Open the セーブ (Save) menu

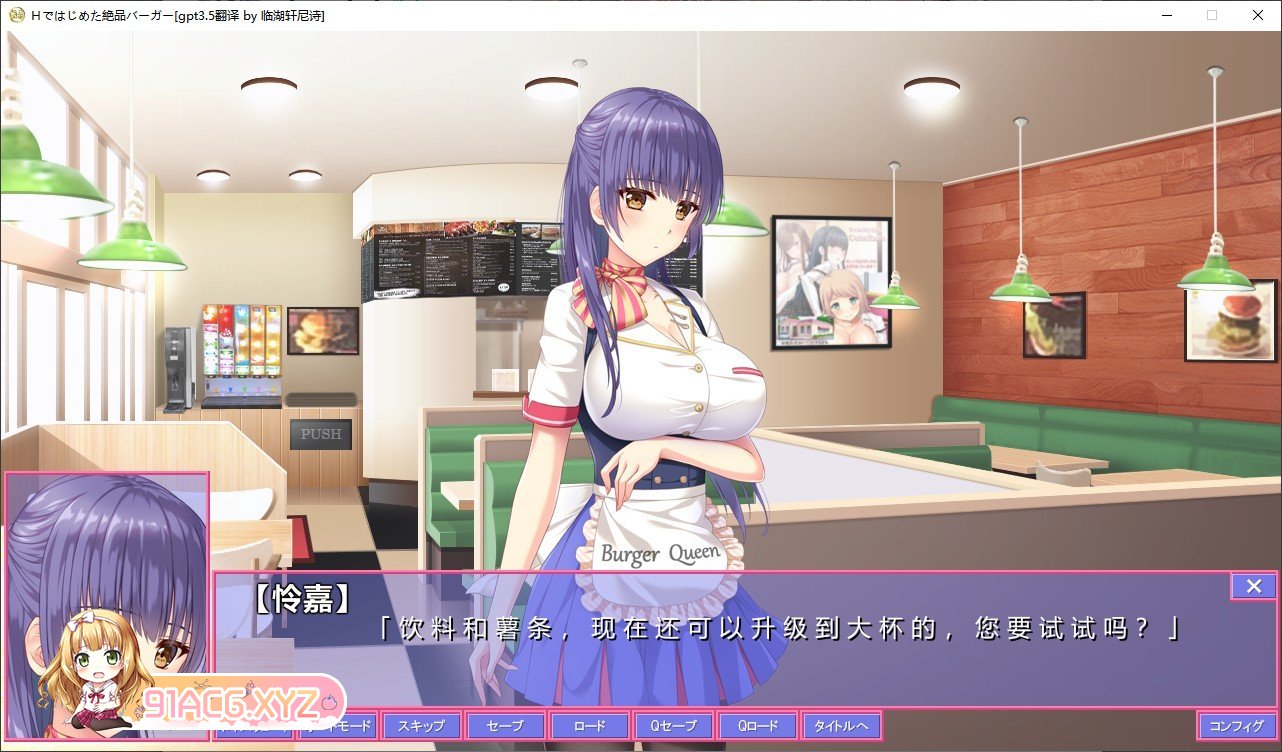pos(505,726)
